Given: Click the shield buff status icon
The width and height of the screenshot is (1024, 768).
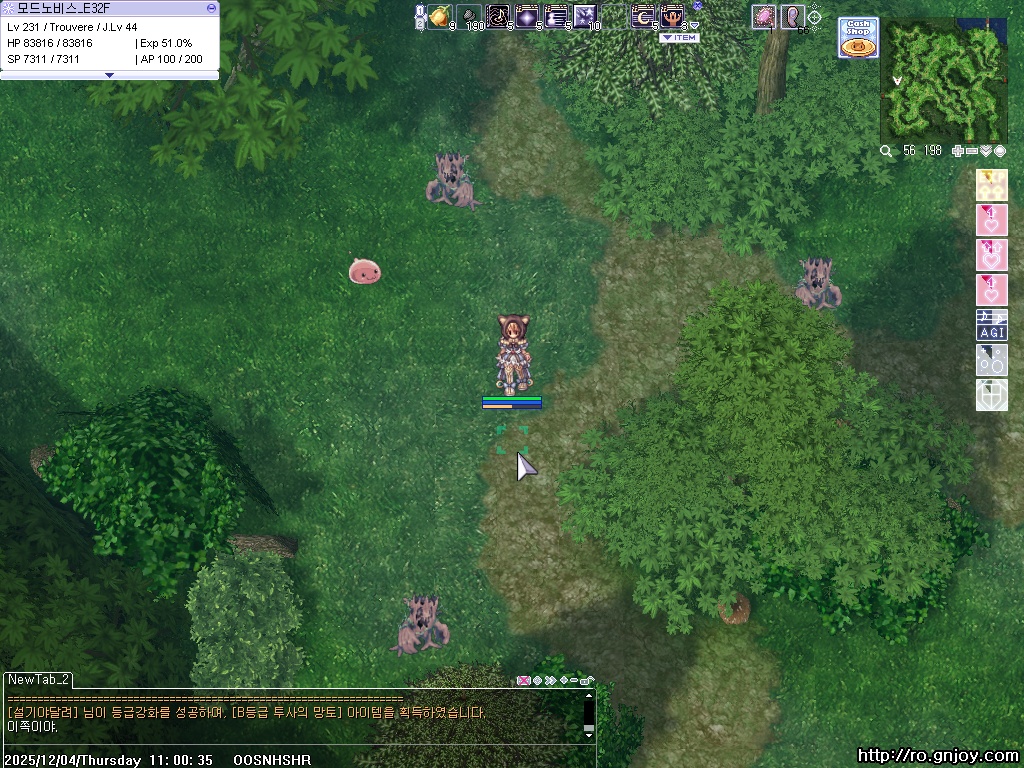Looking at the screenshot, I should [x=991, y=395].
